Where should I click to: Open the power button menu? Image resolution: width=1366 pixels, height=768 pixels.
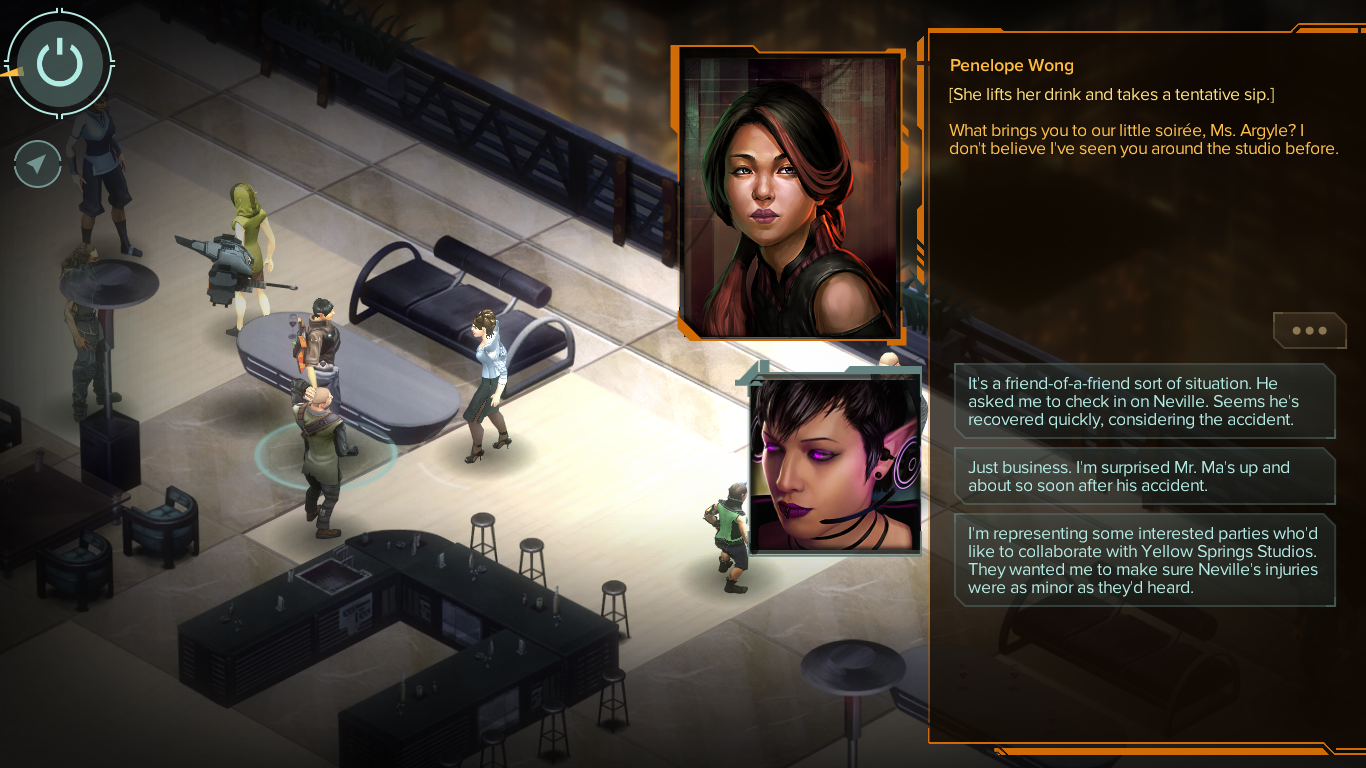click(x=60, y=63)
